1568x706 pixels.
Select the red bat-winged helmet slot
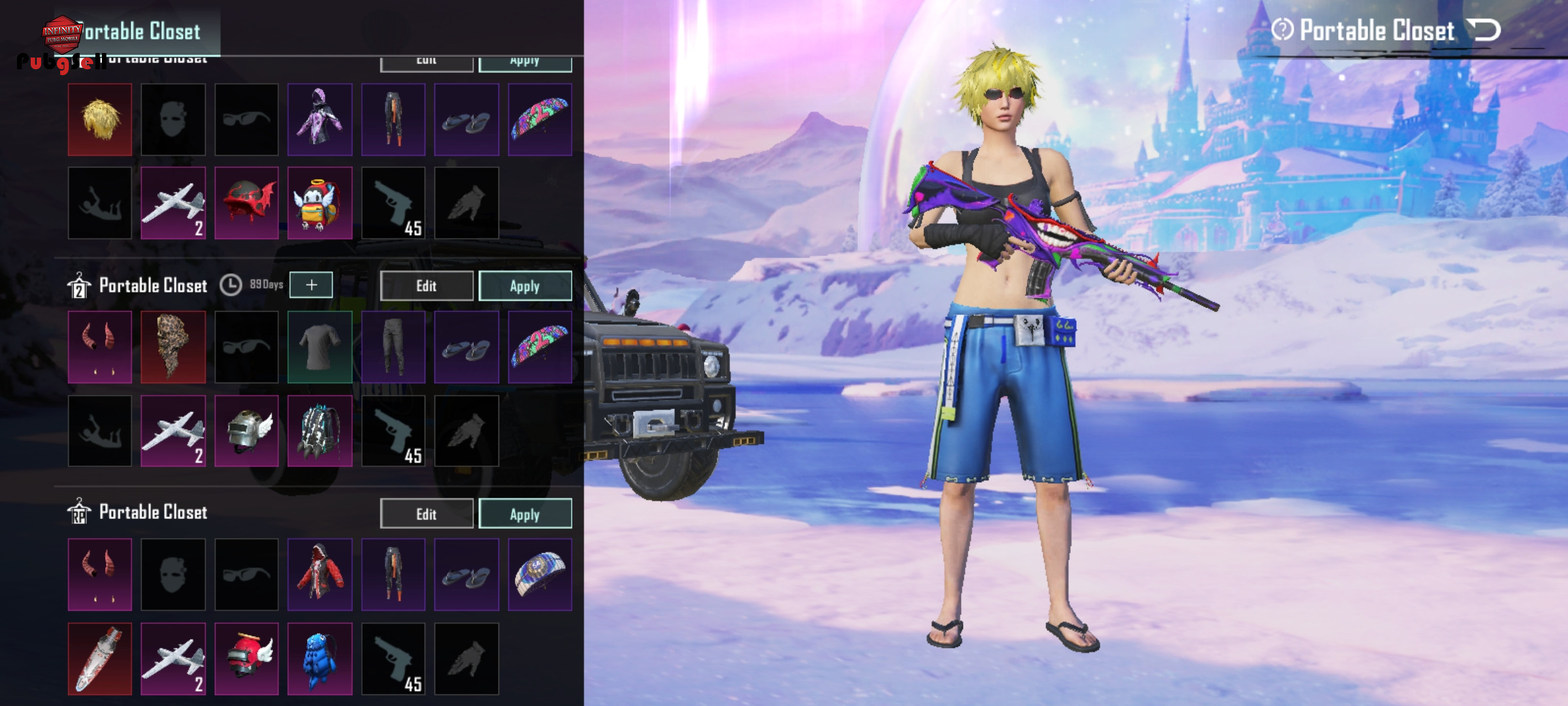(x=246, y=203)
